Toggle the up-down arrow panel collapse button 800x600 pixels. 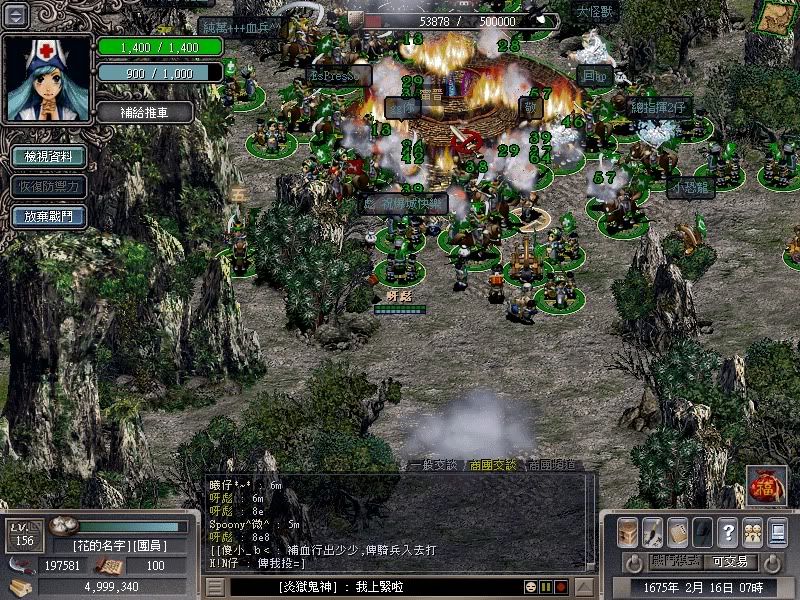pyautogui.click(x=17, y=15)
